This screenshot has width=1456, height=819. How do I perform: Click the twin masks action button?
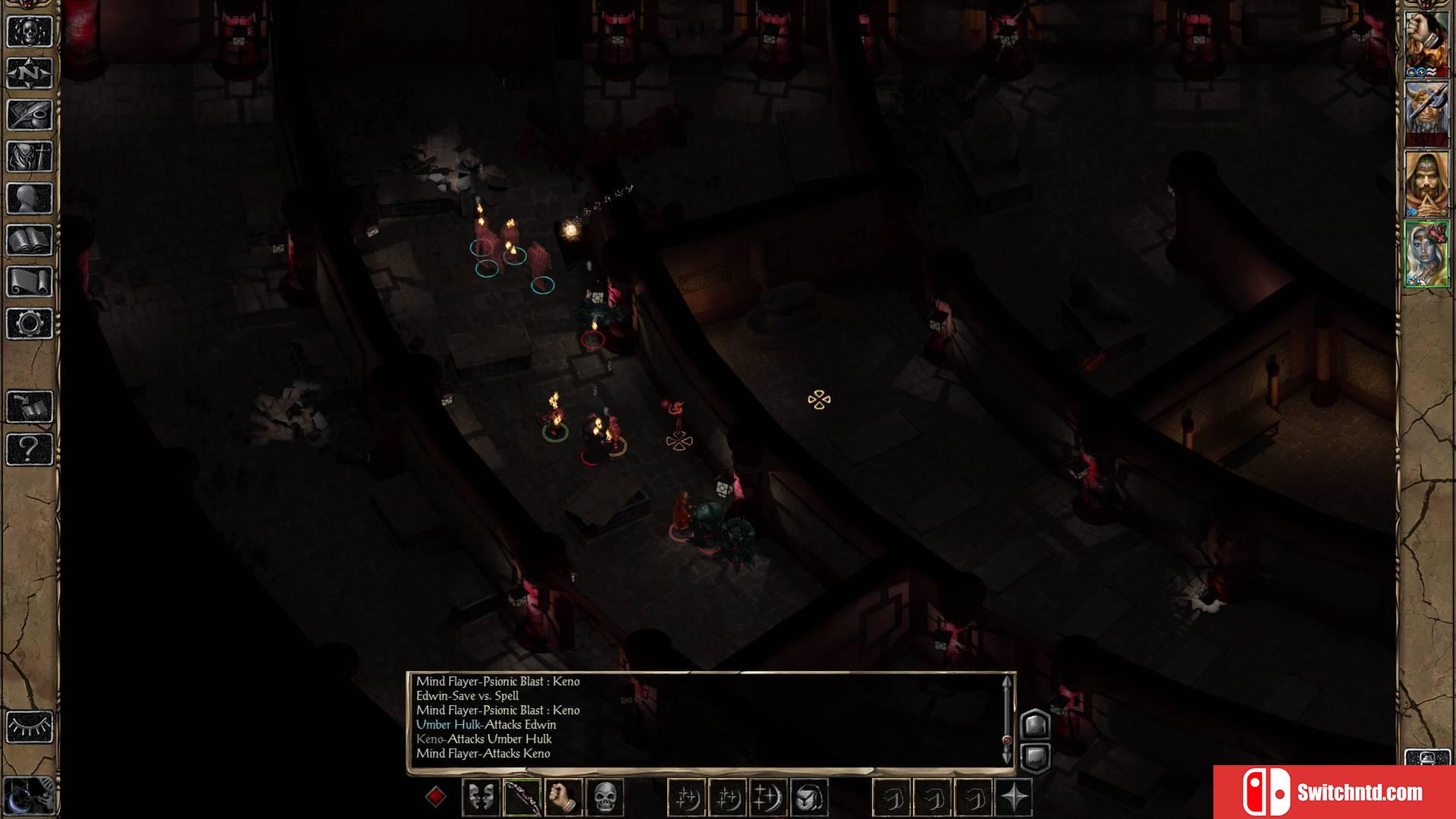click(x=481, y=797)
